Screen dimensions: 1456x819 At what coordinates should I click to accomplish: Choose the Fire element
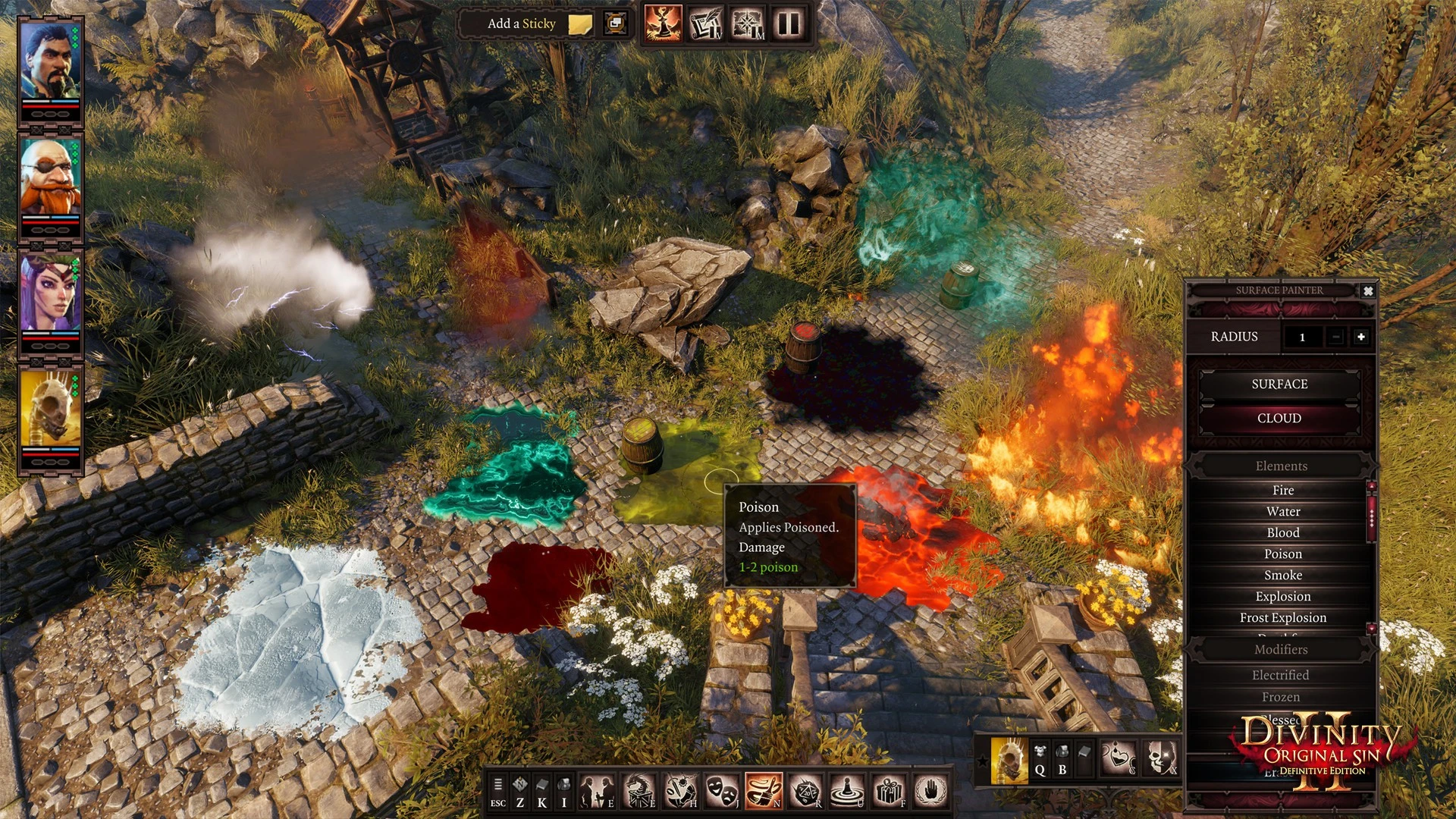pyautogui.click(x=1282, y=491)
